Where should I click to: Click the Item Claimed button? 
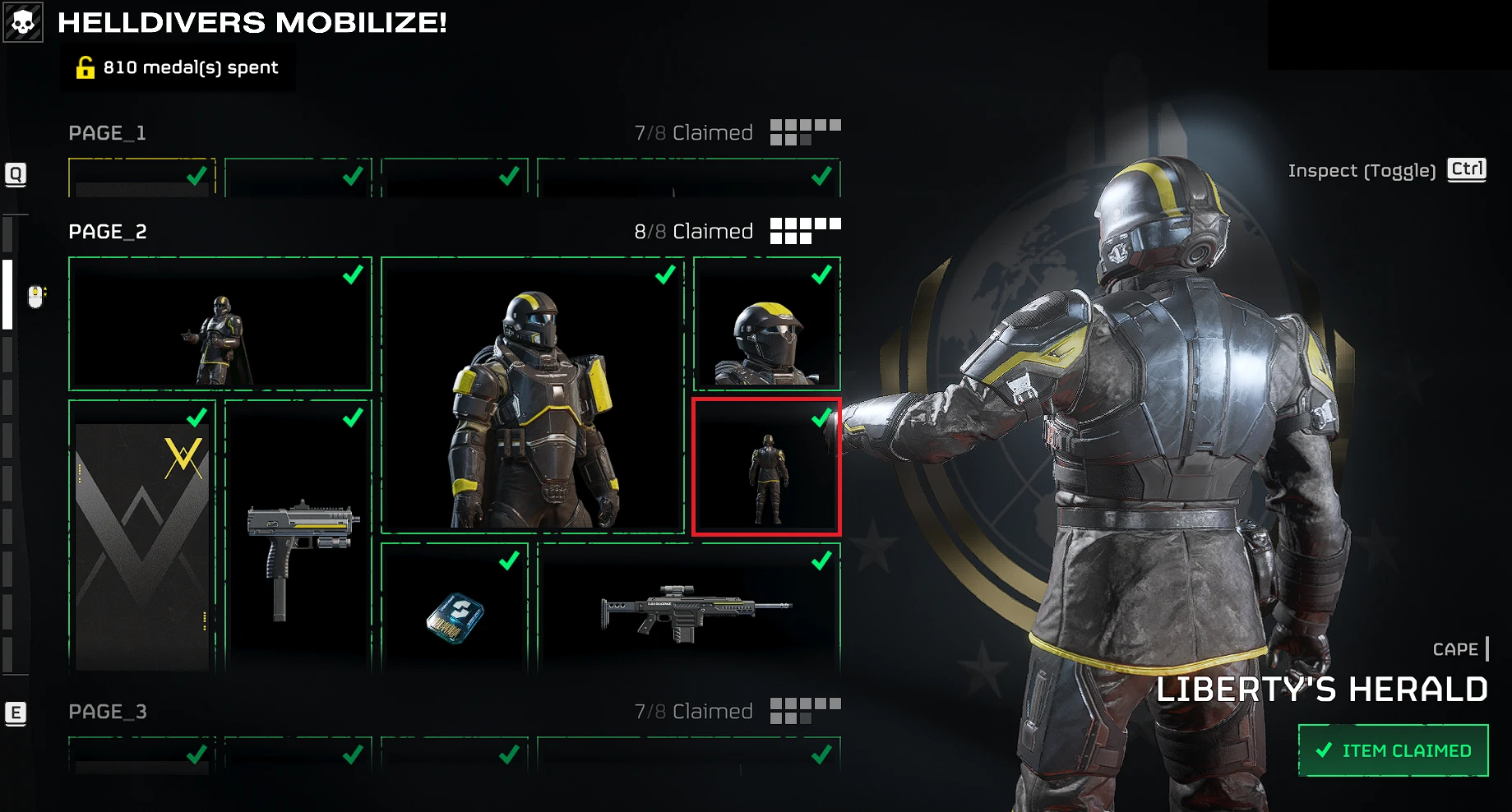[x=1393, y=750]
